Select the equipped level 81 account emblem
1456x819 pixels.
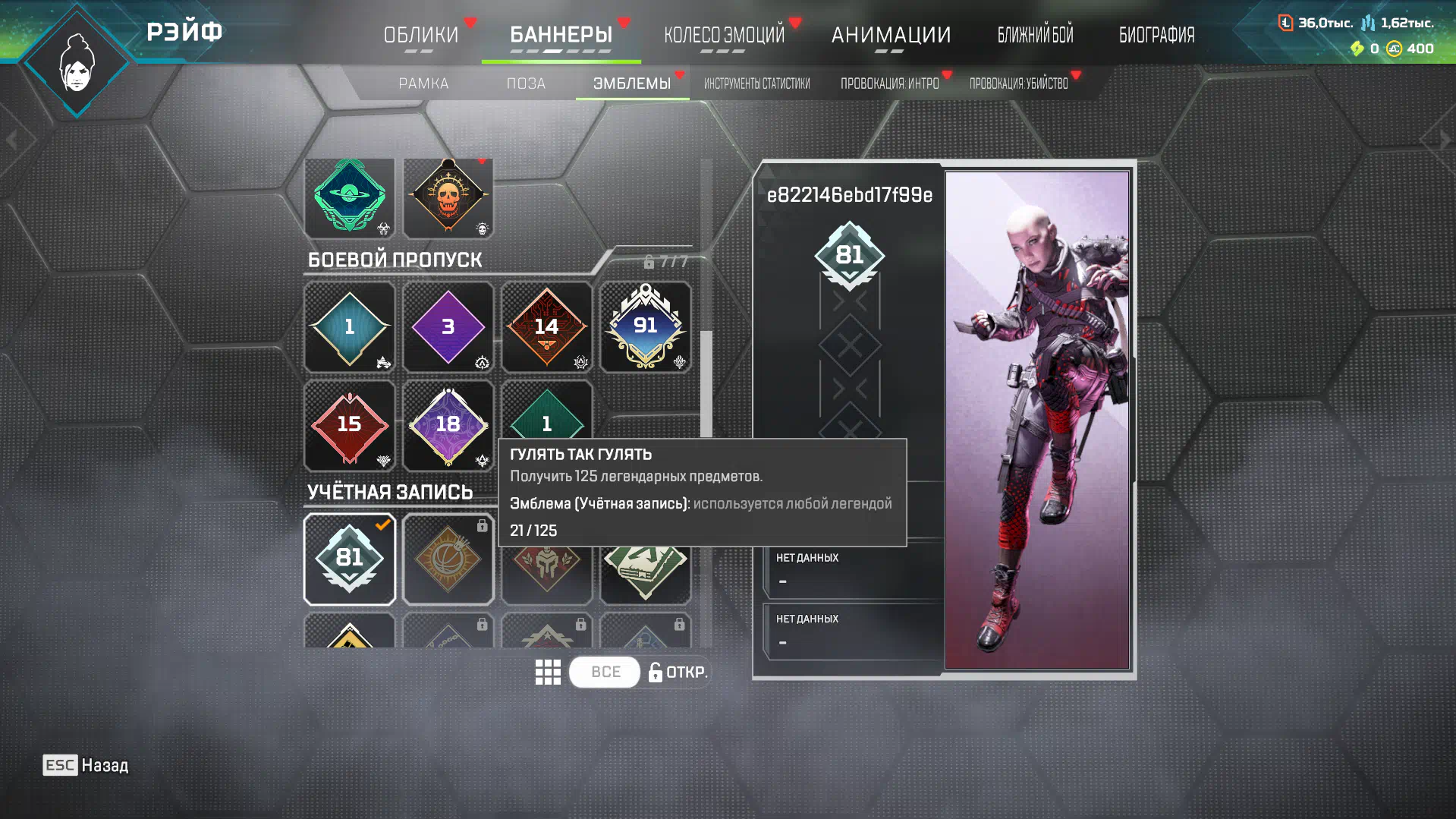(x=349, y=559)
